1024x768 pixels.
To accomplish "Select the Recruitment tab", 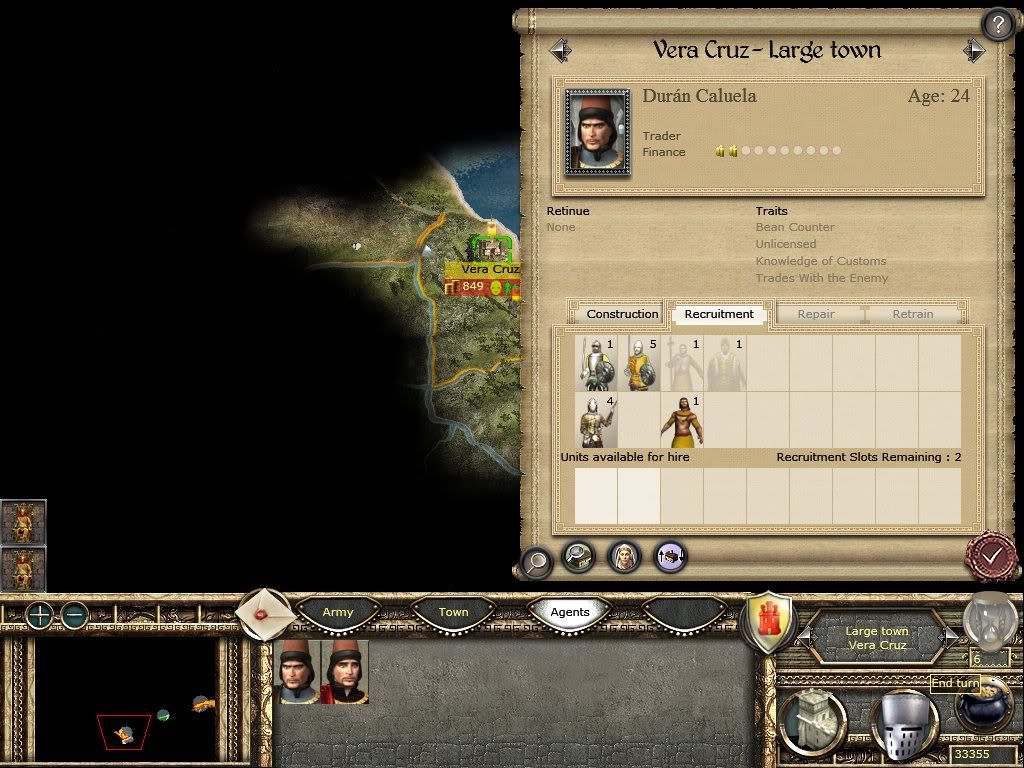I will coord(719,314).
